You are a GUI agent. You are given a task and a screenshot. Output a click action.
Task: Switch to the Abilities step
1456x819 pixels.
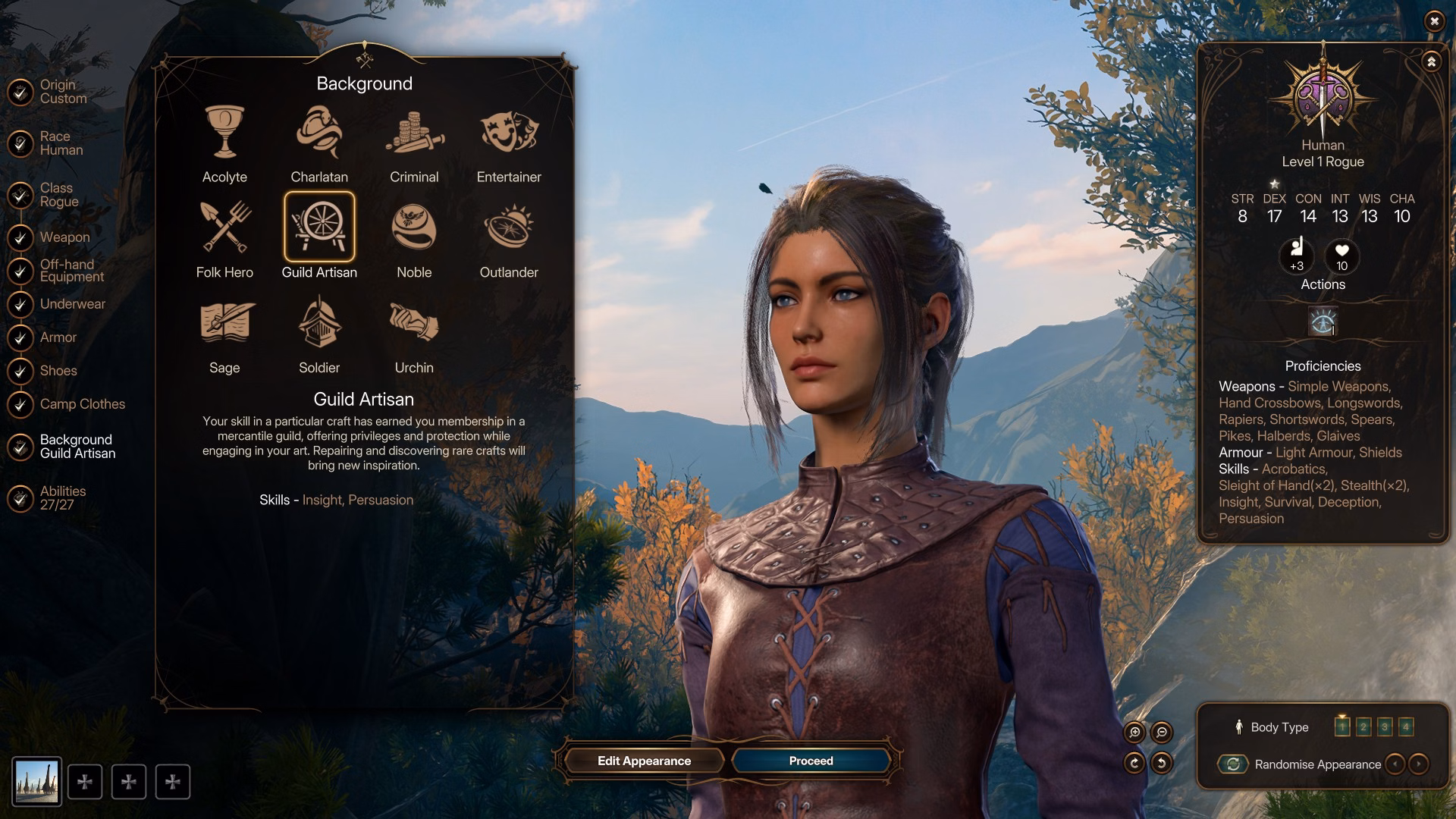click(62, 498)
